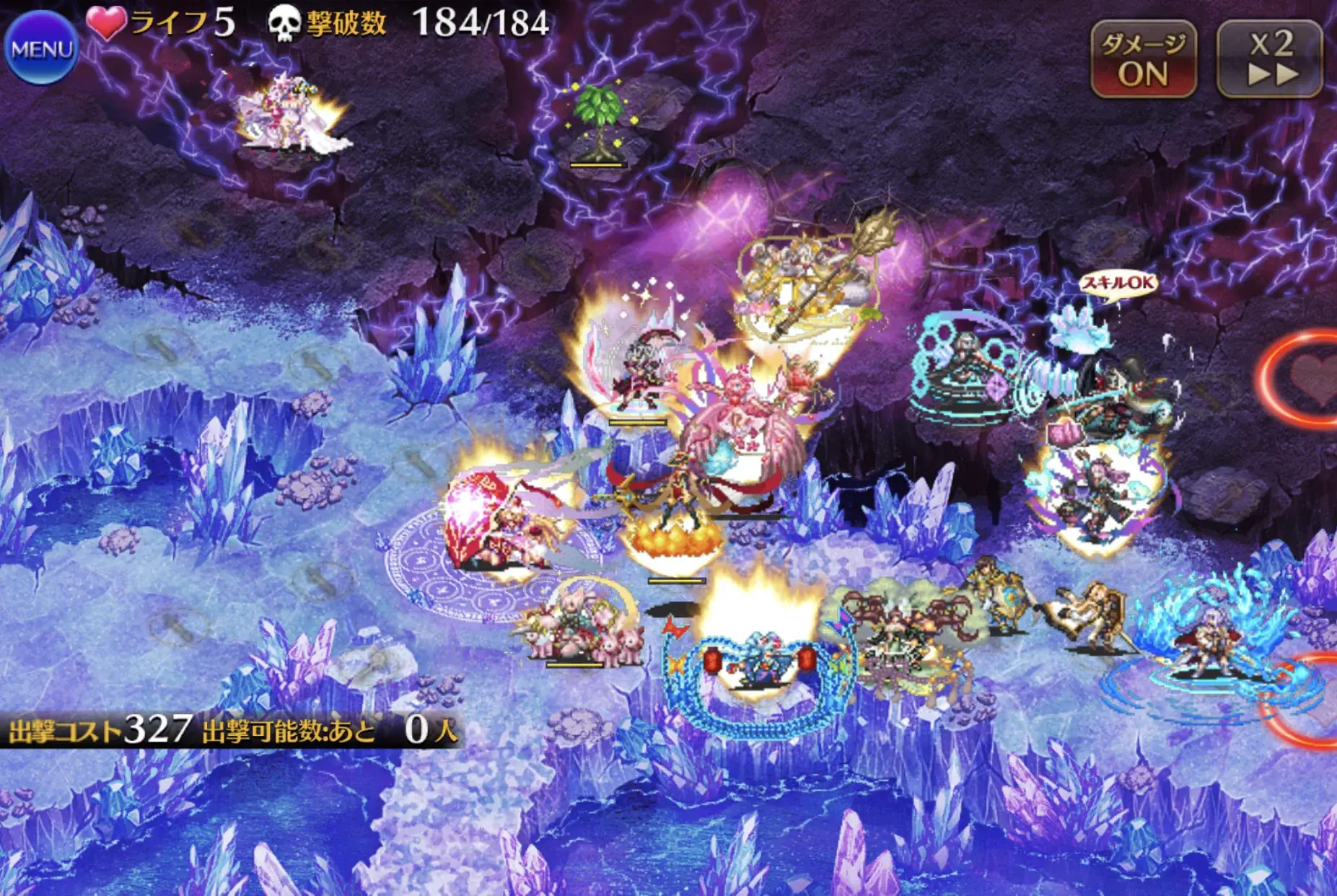
Task: Open the pause menu via the blue orb
Action: click(41, 48)
